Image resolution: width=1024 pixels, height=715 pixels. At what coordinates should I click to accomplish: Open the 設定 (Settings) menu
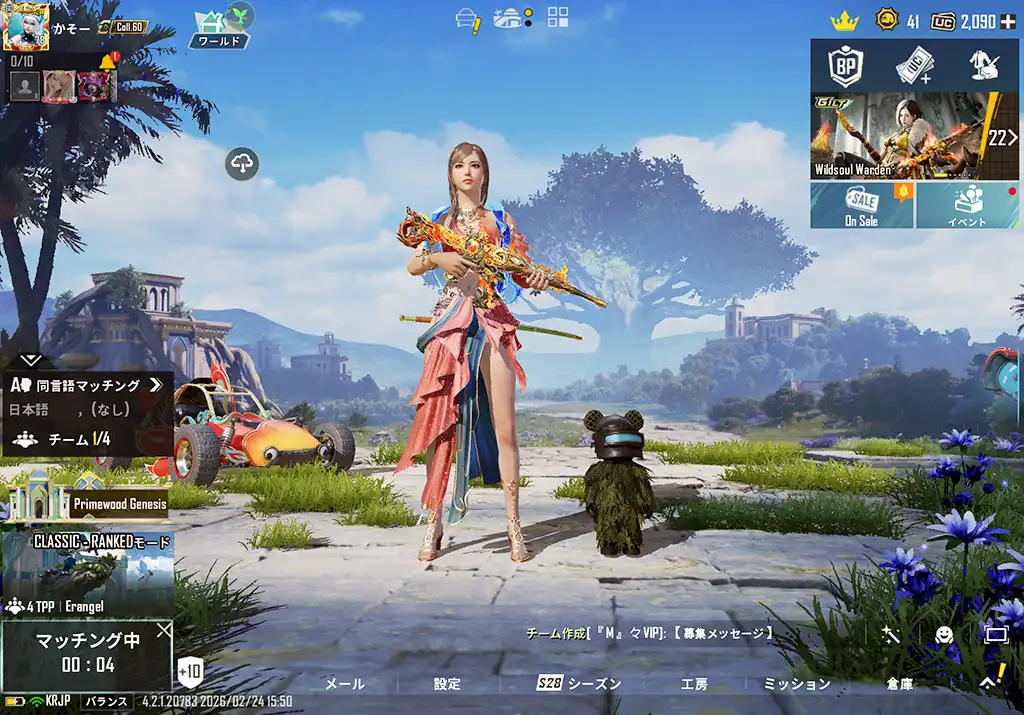447,684
